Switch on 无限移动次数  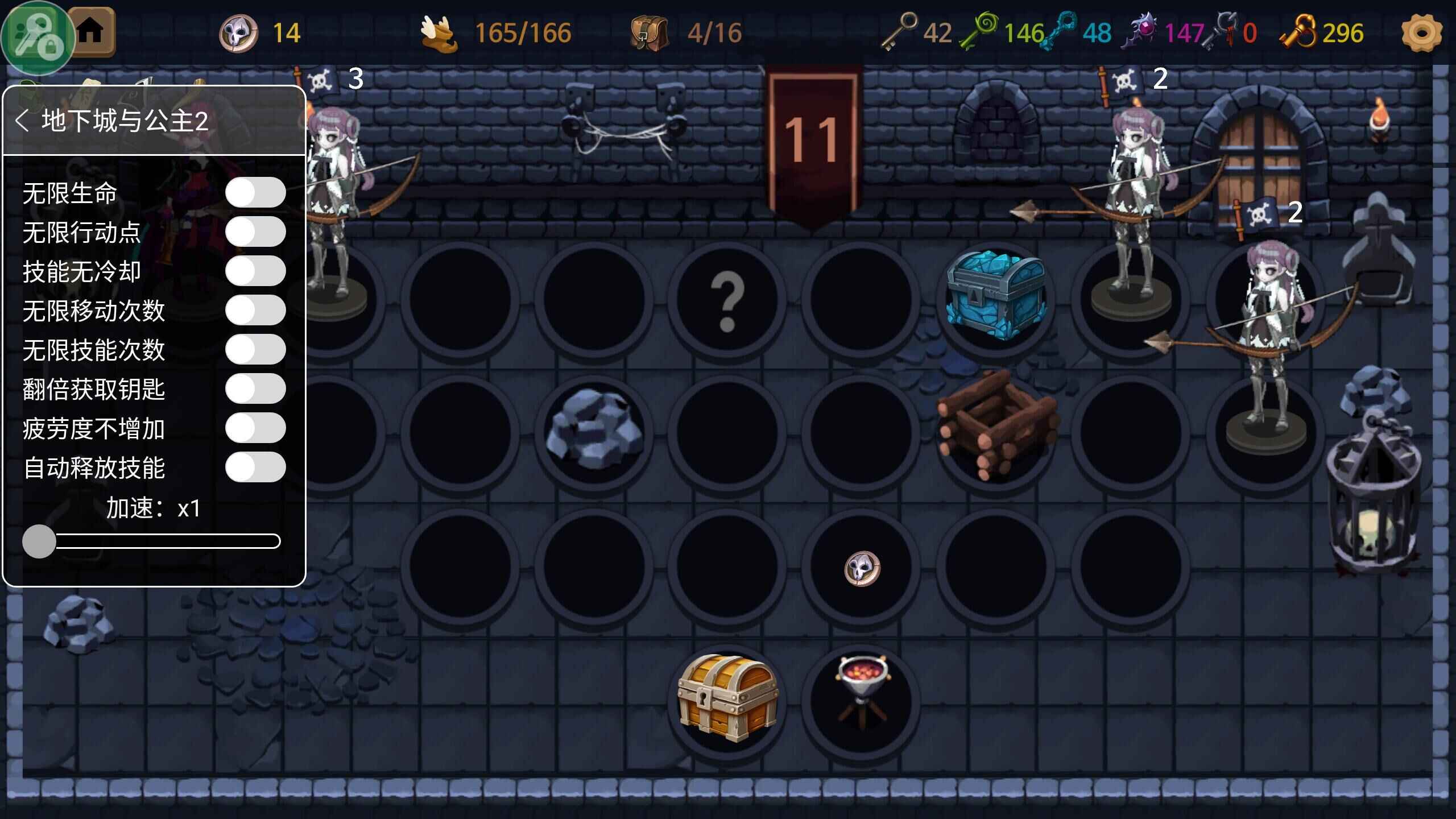[x=255, y=311]
